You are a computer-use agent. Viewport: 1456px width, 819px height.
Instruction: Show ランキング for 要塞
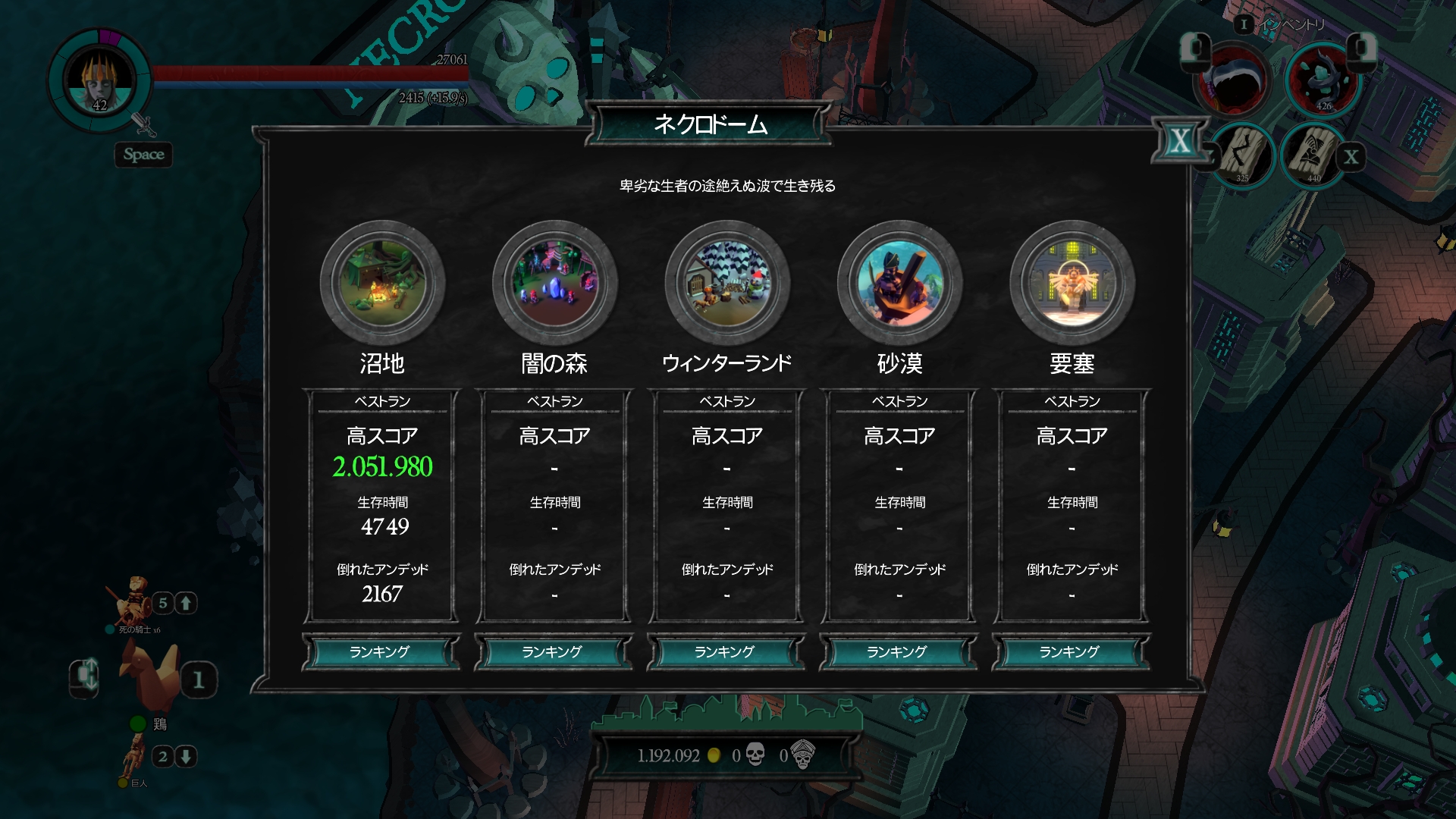(1070, 652)
